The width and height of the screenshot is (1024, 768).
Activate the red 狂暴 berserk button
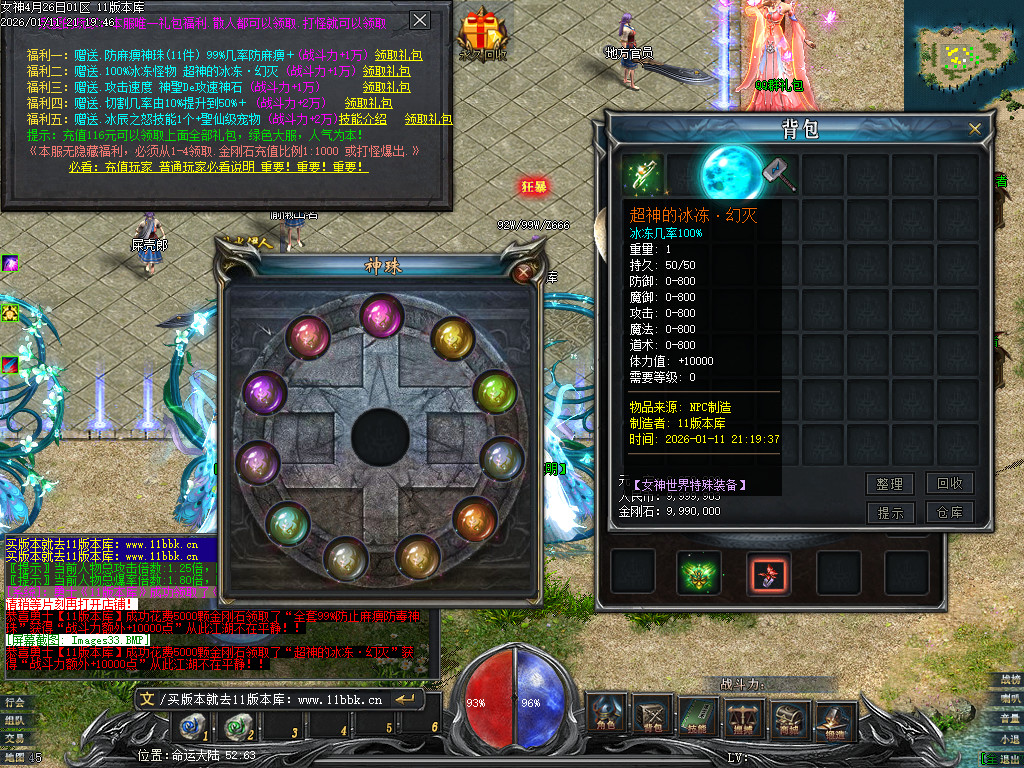pyautogui.click(x=534, y=187)
